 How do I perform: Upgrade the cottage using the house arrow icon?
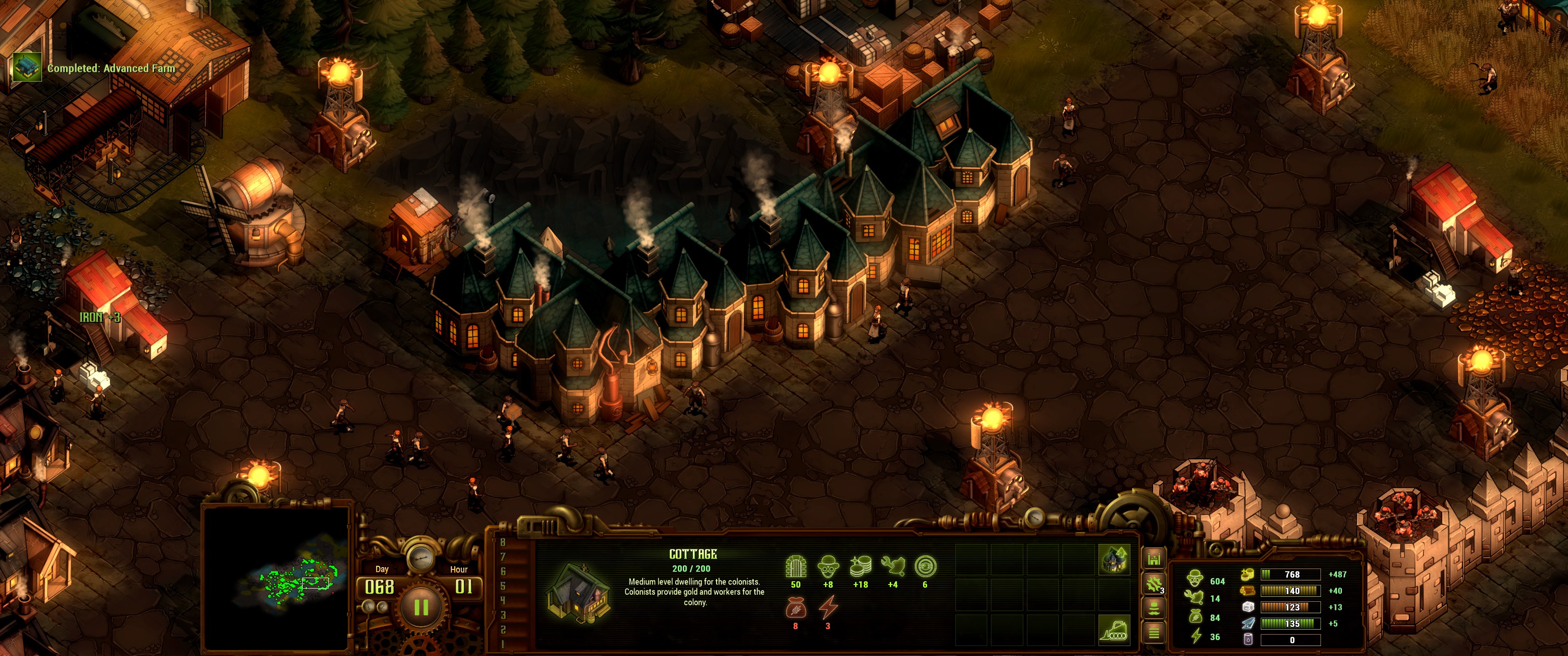coord(1114,559)
